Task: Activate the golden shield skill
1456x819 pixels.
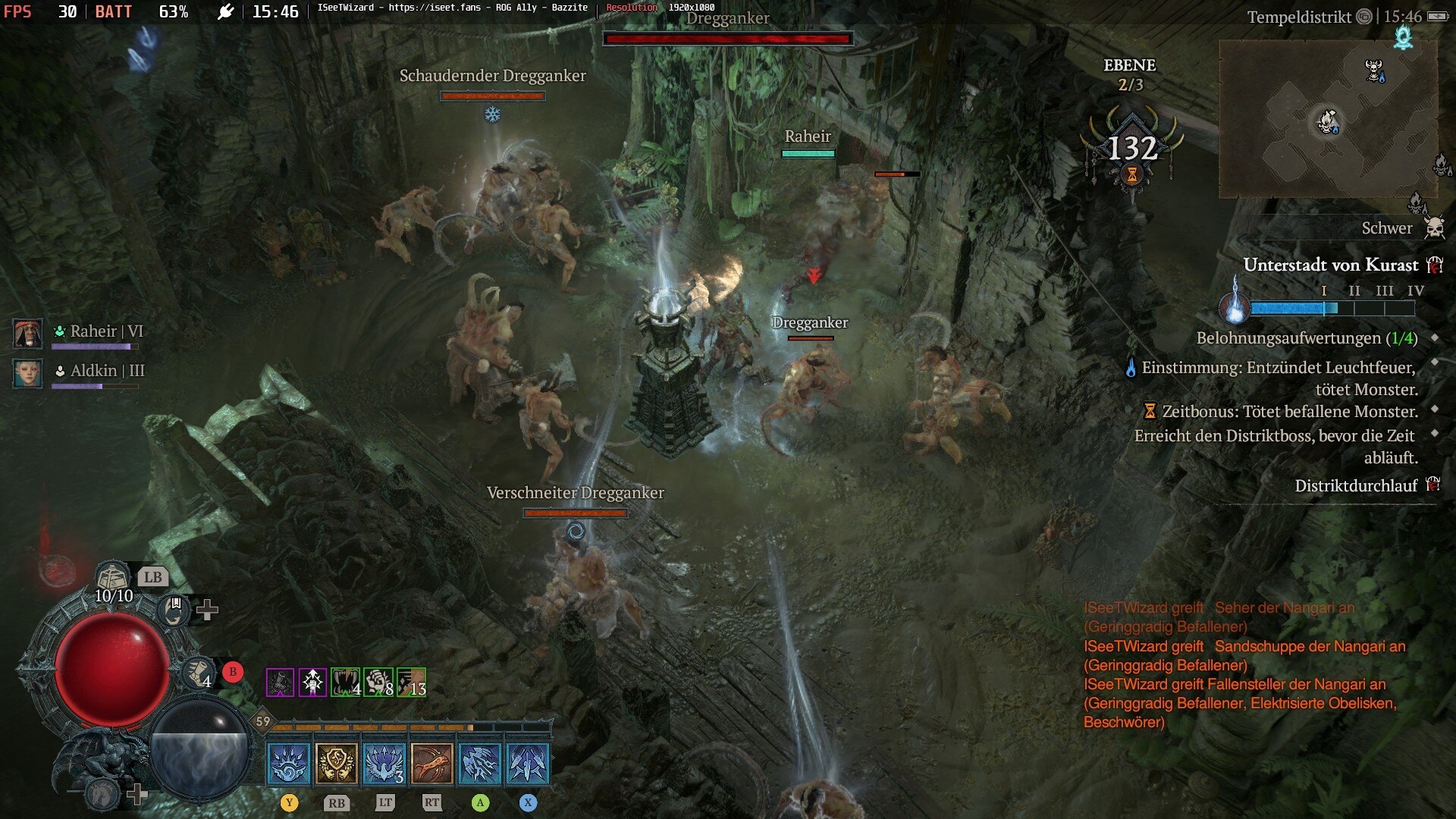Action: click(337, 763)
